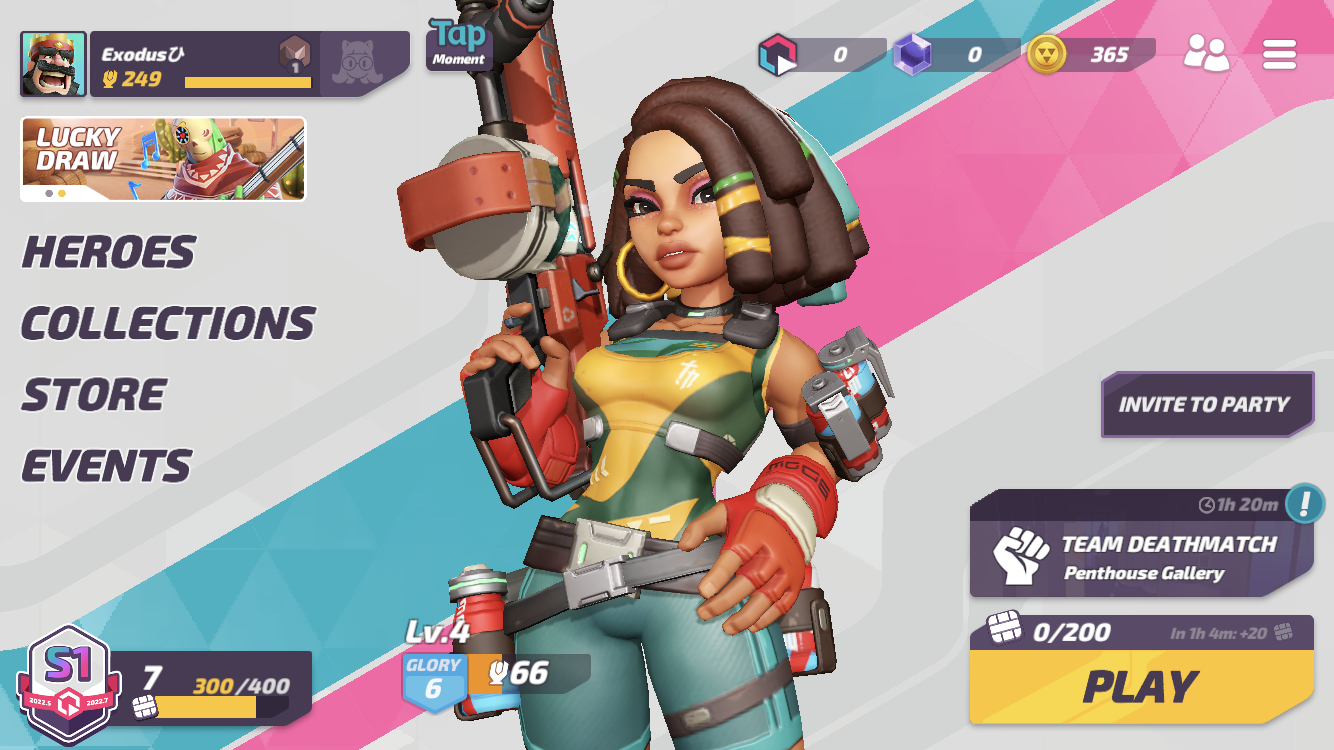Open the Events menu

pos(106,466)
